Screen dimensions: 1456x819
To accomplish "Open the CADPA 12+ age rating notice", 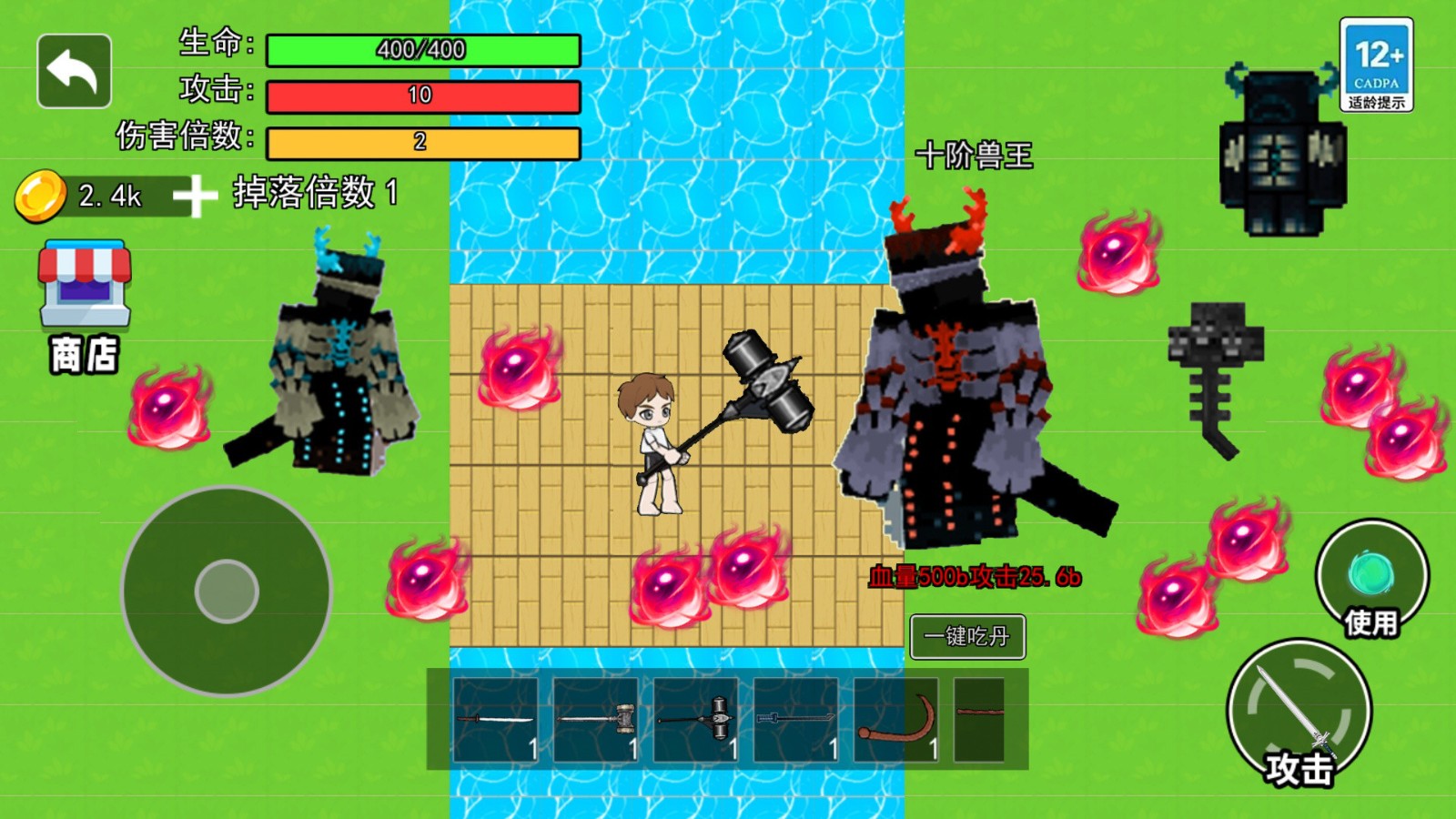I will pyautogui.click(x=1376, y=65).
